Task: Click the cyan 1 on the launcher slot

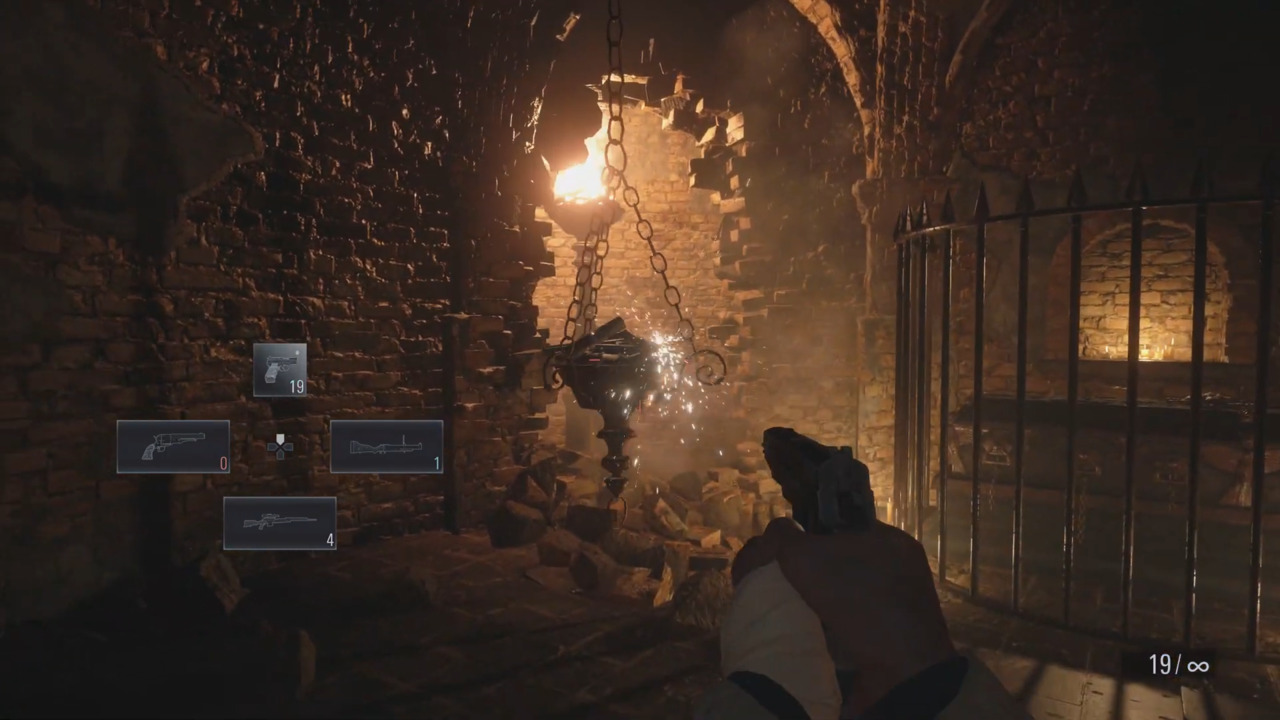Action: click(437, 462)
